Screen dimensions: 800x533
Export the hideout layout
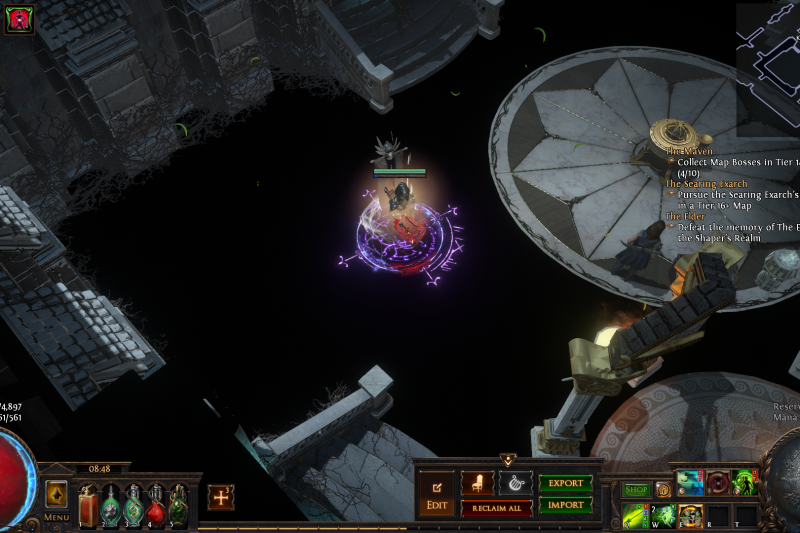pos(566,483)
